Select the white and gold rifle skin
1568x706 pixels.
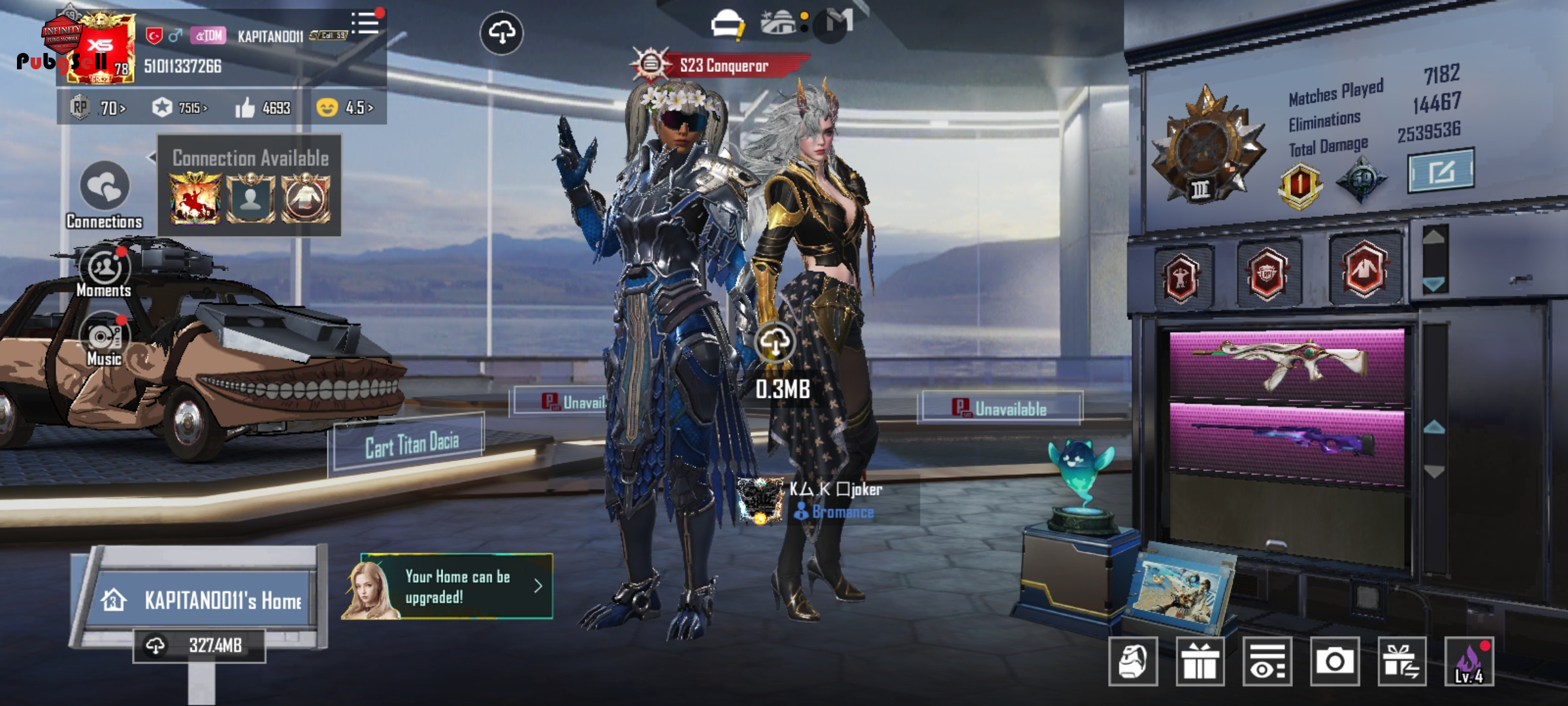point(1286,363)
